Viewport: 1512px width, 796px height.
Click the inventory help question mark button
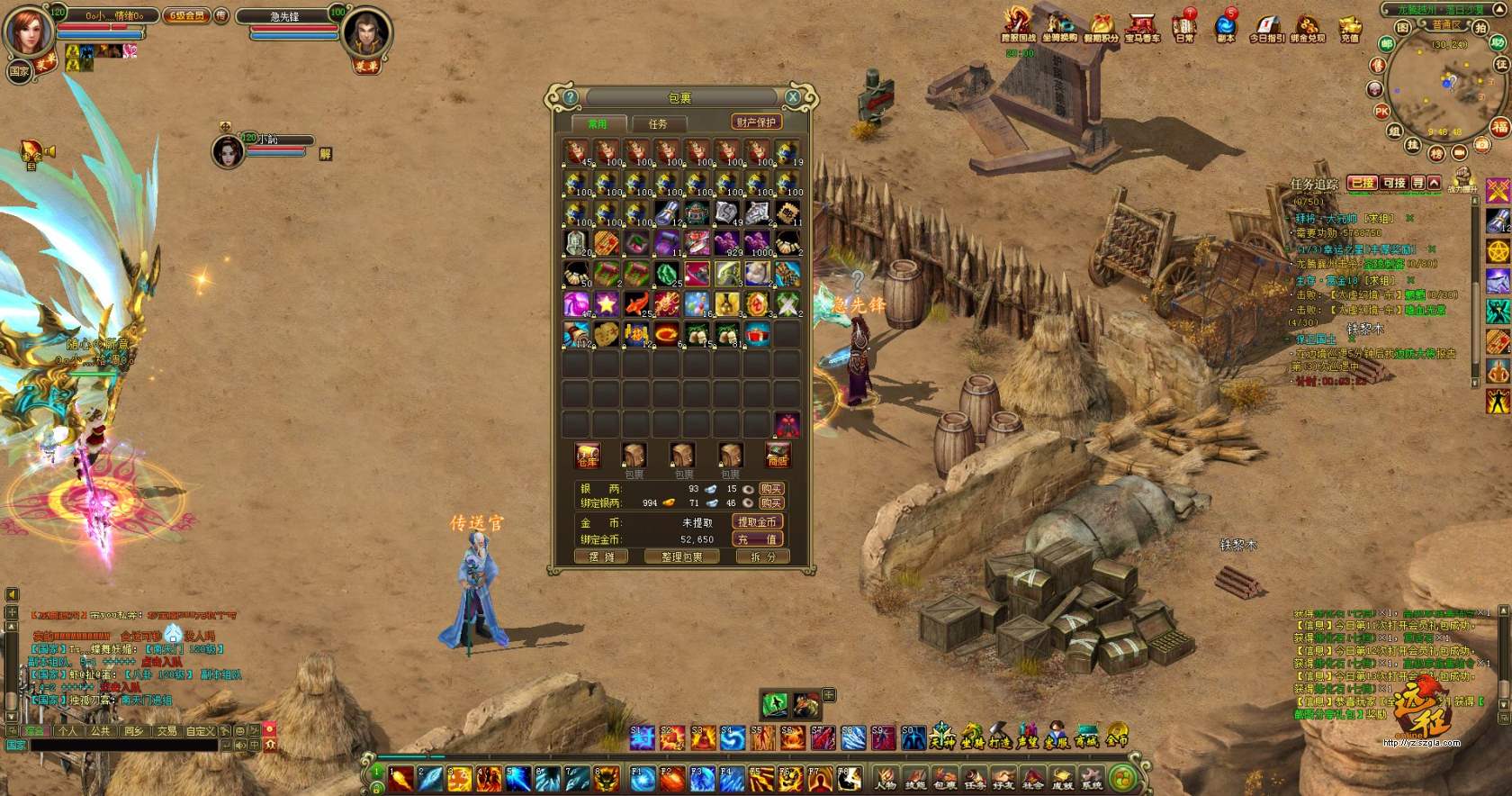pyautogui.click(x=570, y=97)
